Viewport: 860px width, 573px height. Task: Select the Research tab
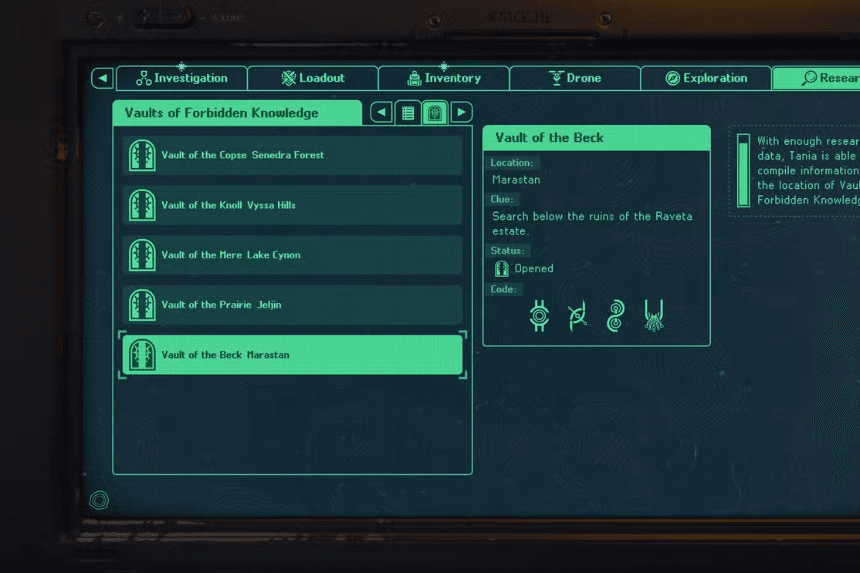(820, 78)
